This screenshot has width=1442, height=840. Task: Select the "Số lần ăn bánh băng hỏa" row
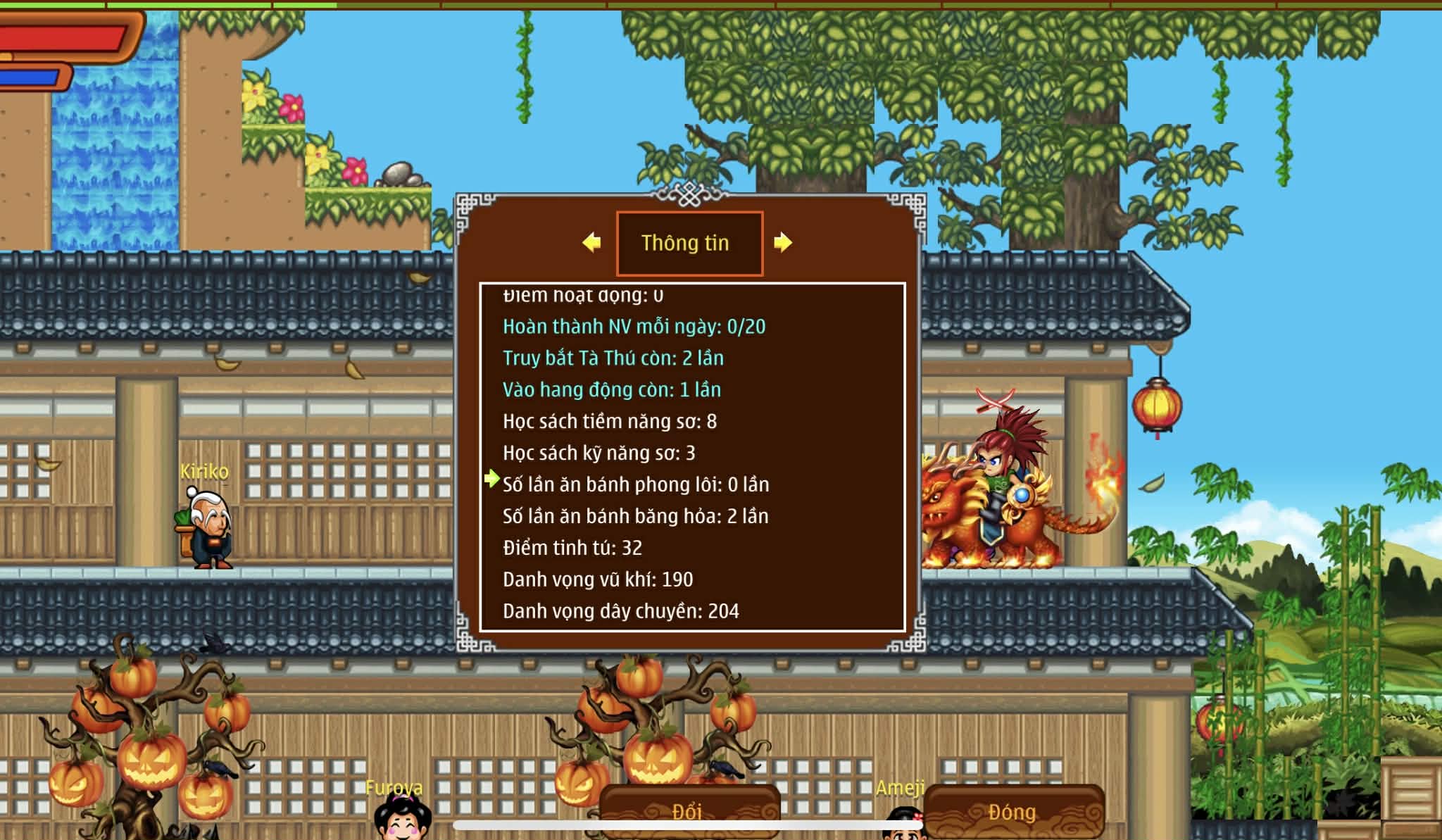635,517
